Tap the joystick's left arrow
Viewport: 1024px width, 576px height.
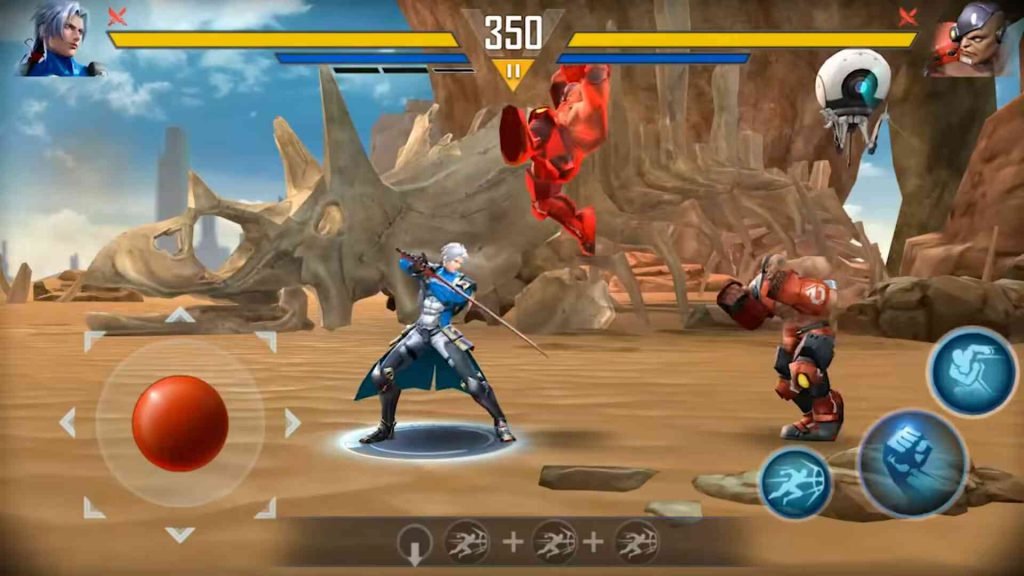(68, 422)
